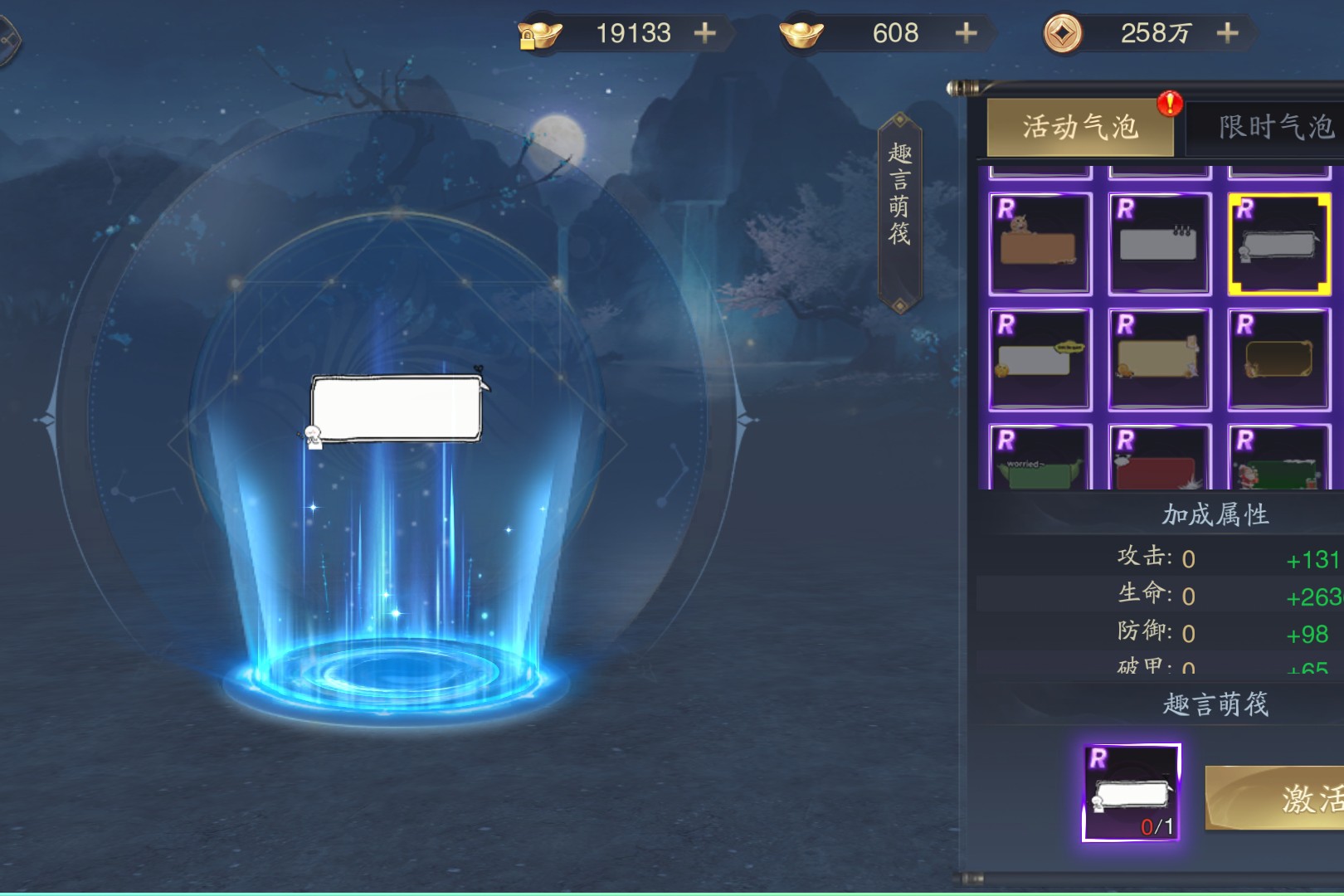Choose the green Santa Claus bubble
Screen dimensions: 1344x896
[x=1278, y=459]
